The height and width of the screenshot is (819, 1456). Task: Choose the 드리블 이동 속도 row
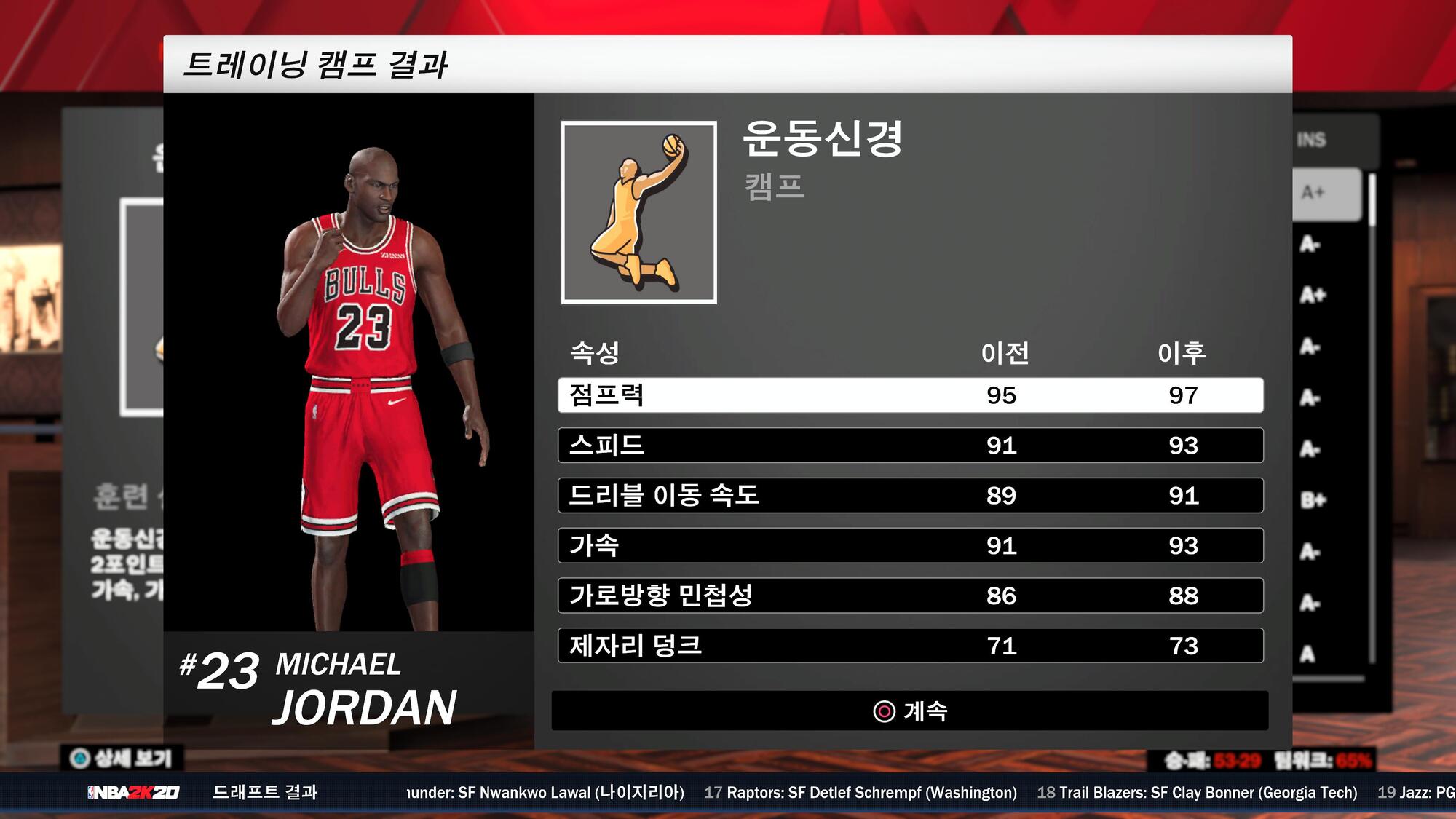tap(910, 496)
